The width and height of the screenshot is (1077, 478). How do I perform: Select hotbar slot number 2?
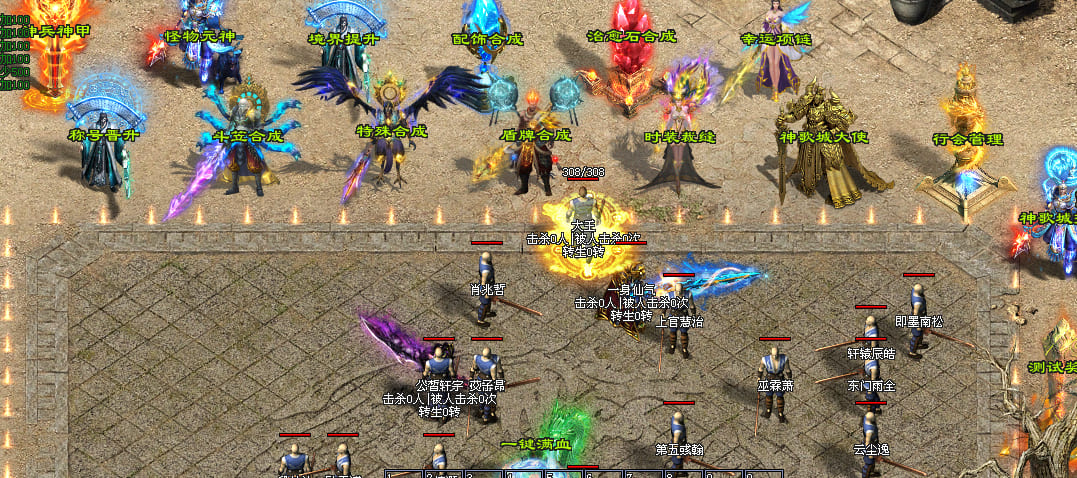coord(444,474)
